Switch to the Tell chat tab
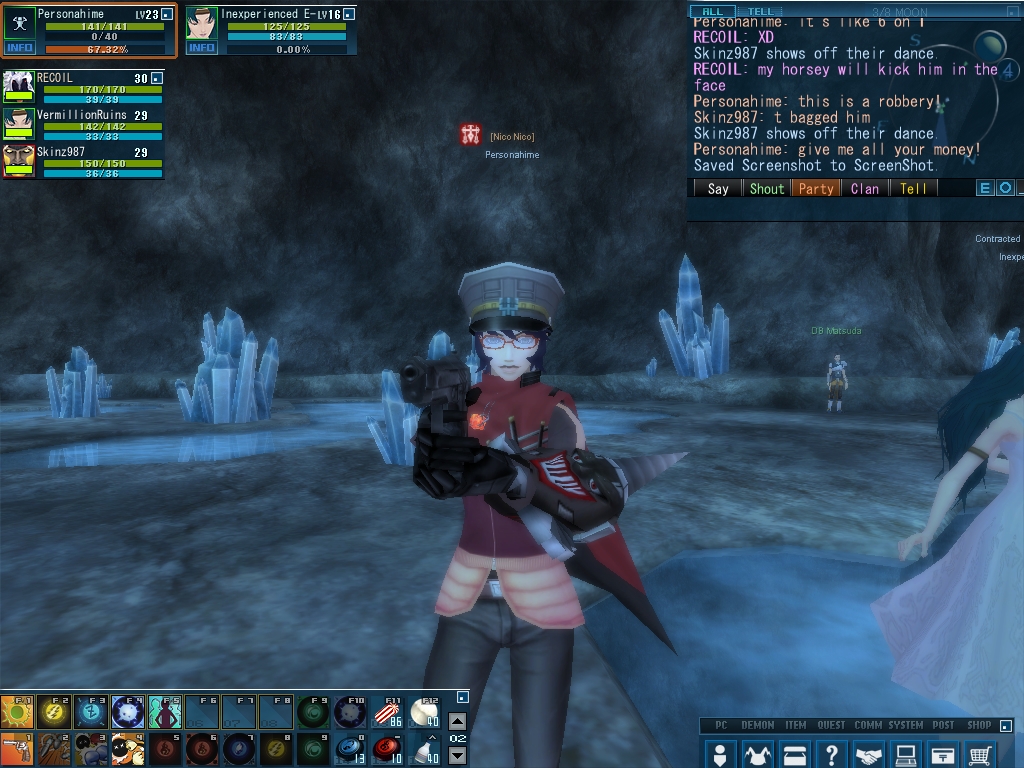This screenshot has width=1024, height=768. [761, 11]
